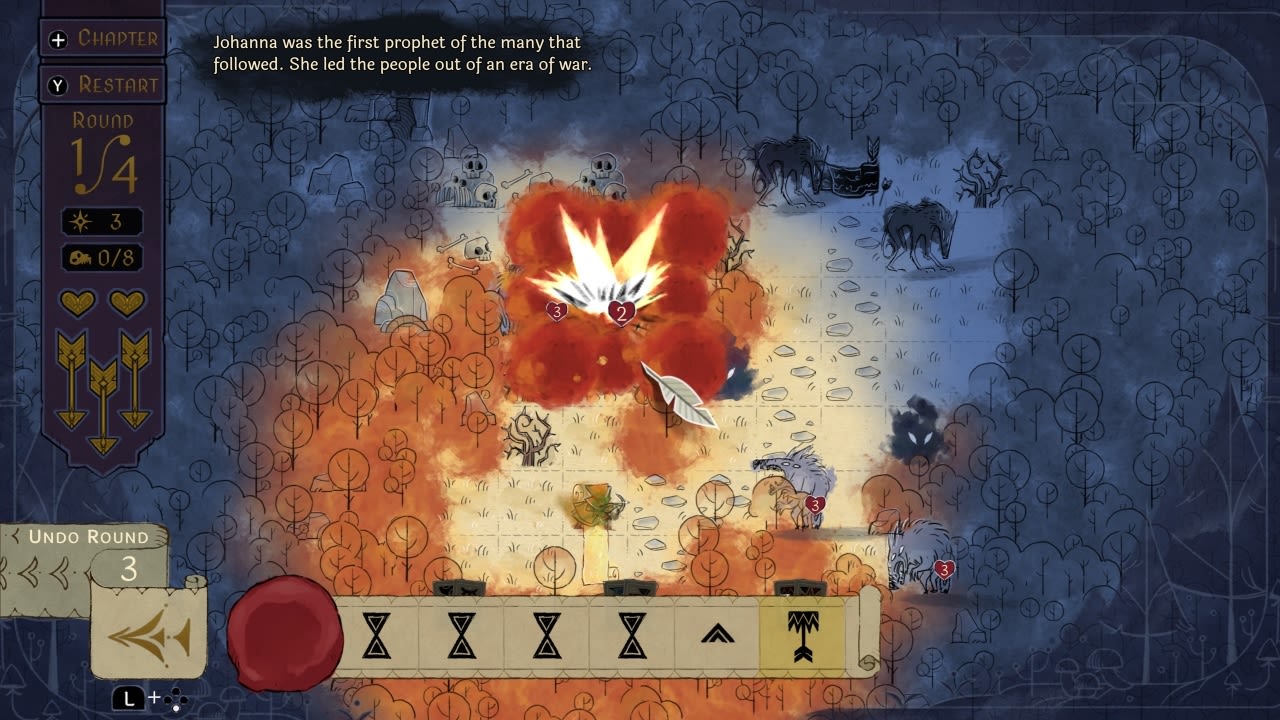This screenshot has width=1280, height=720.
Task: Toggle the second hourglass rune selection
Action: tap(464, 637)
